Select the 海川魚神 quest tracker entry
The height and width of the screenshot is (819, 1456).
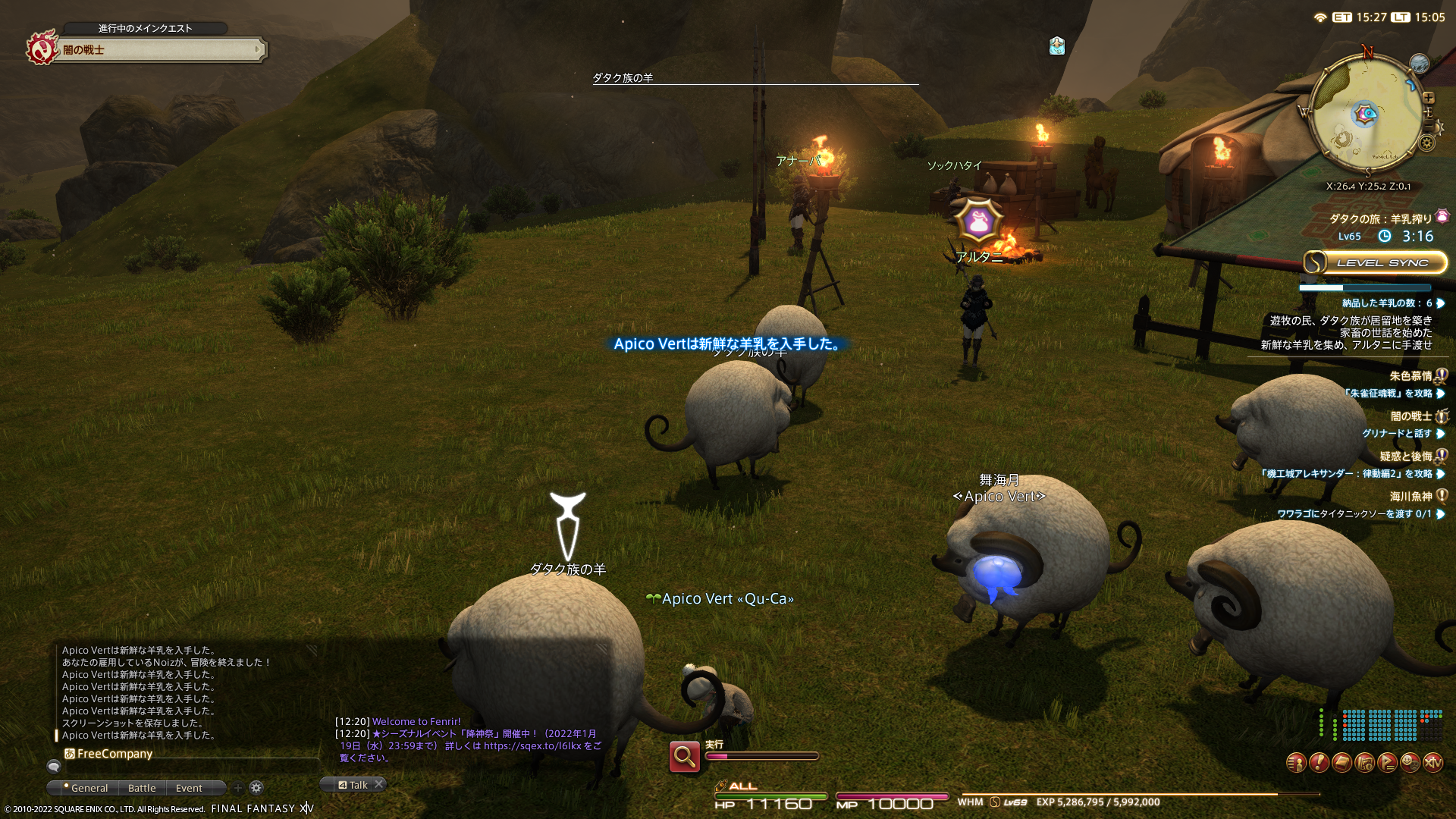pyautogui.click(x=1410, y=497)
